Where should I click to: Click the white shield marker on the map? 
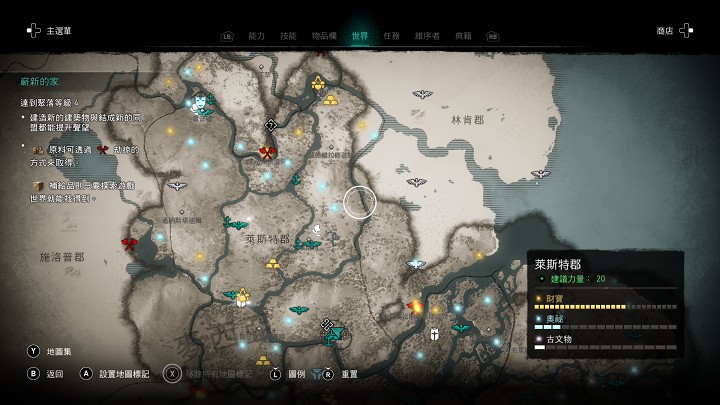(435, 333)
